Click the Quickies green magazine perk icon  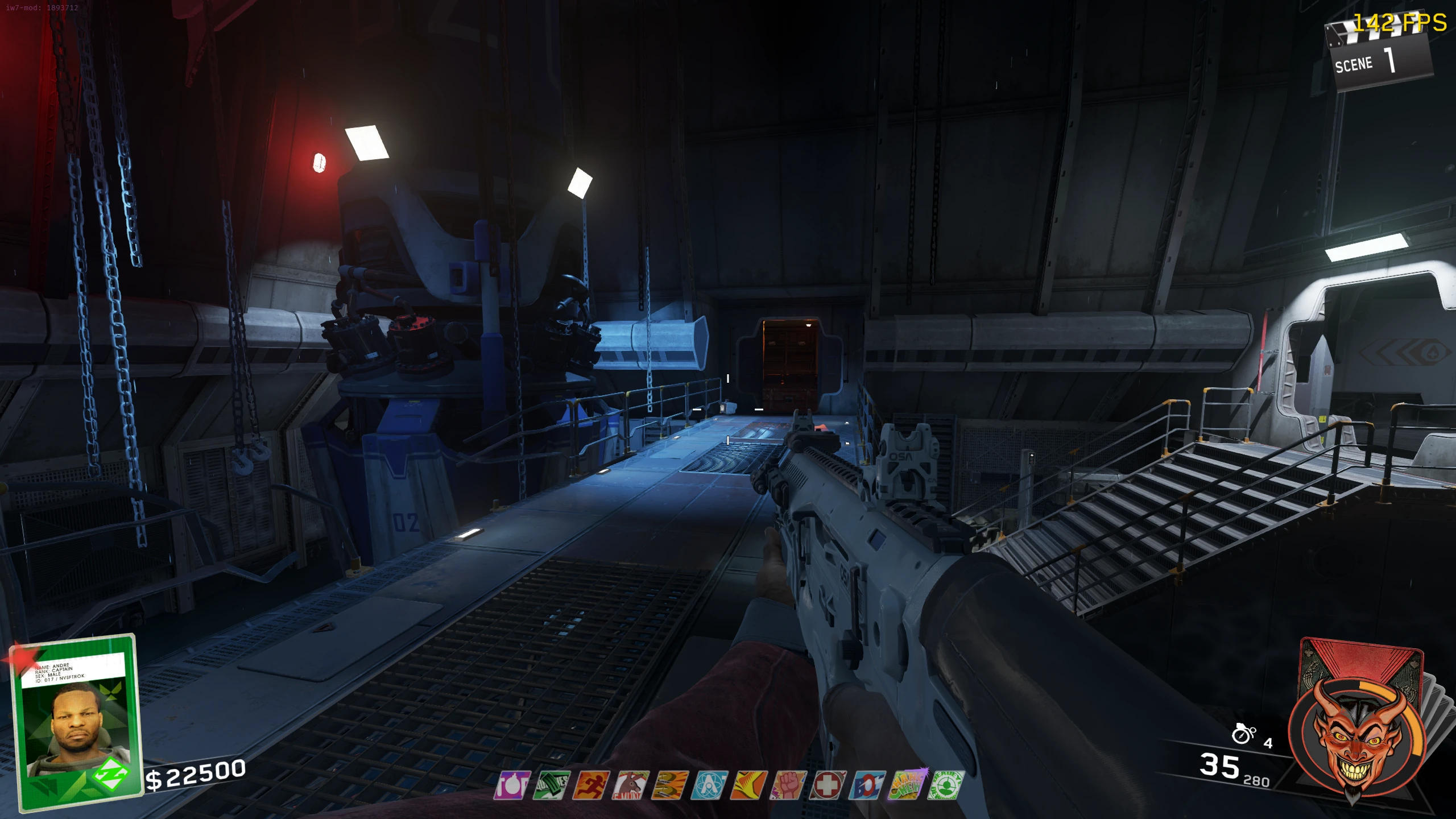point(551,785)
